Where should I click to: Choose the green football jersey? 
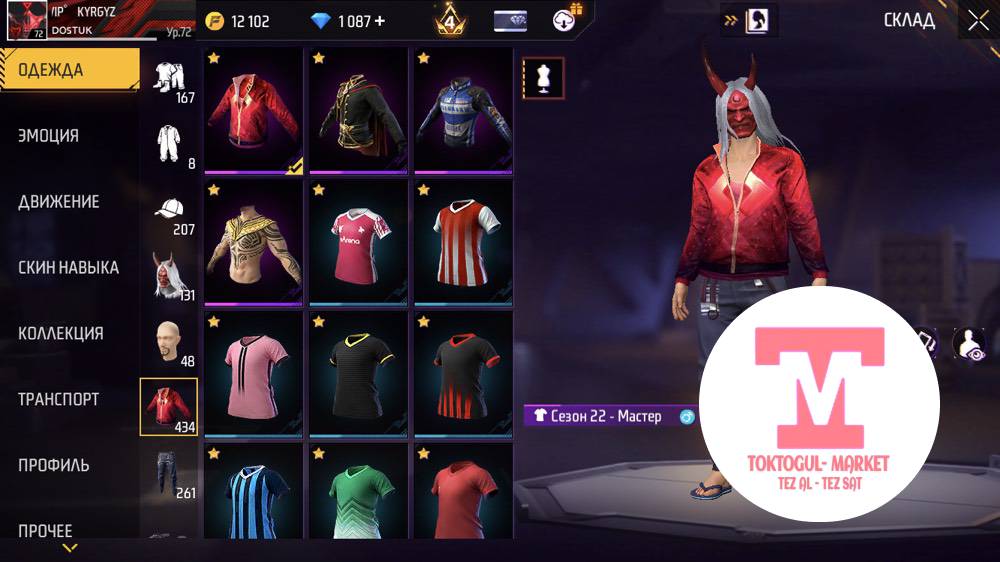click(358, 493)
